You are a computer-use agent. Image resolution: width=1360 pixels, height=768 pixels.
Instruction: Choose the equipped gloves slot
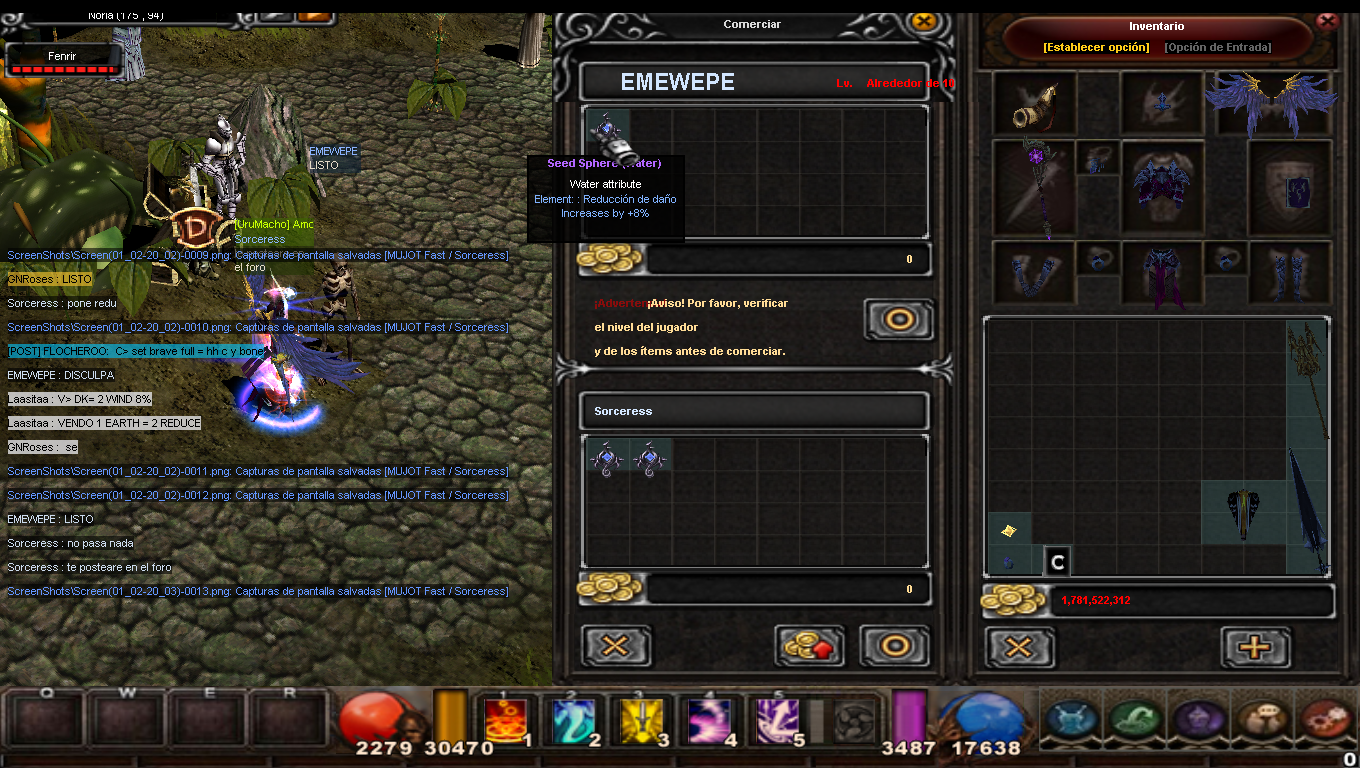tap(1033, 272)
